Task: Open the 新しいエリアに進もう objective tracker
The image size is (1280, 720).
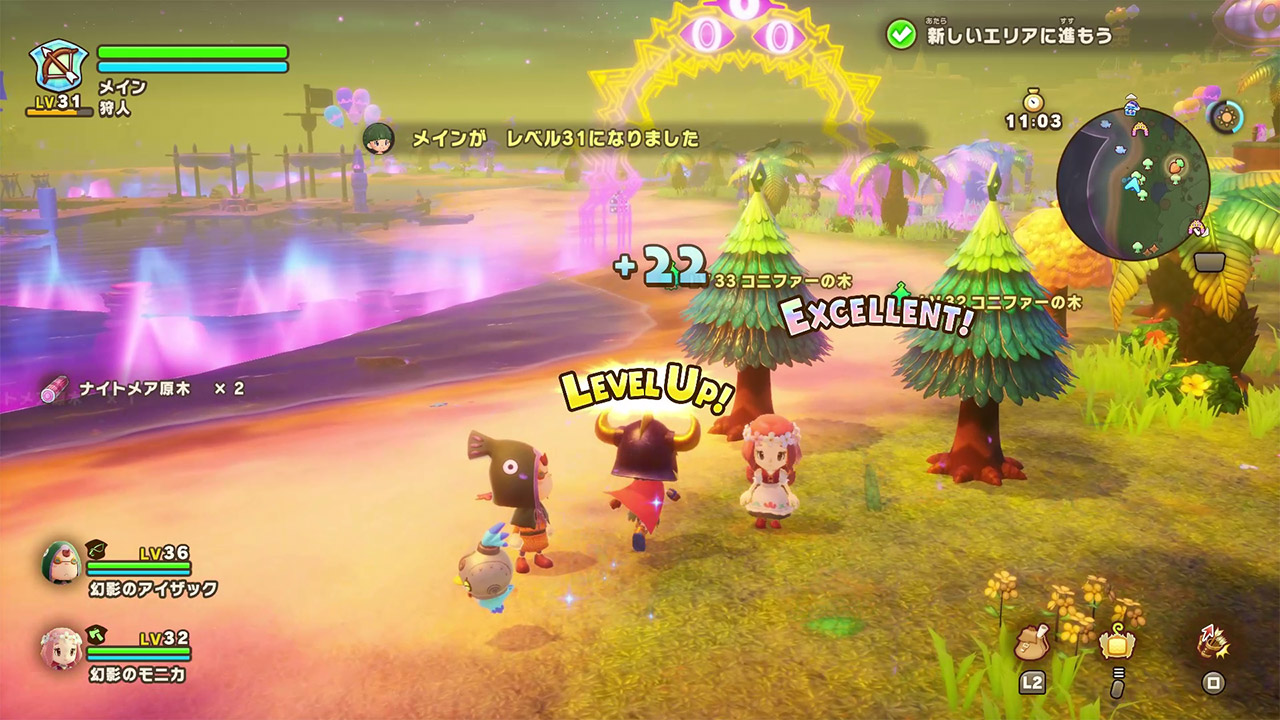Action: point(1000,35)
